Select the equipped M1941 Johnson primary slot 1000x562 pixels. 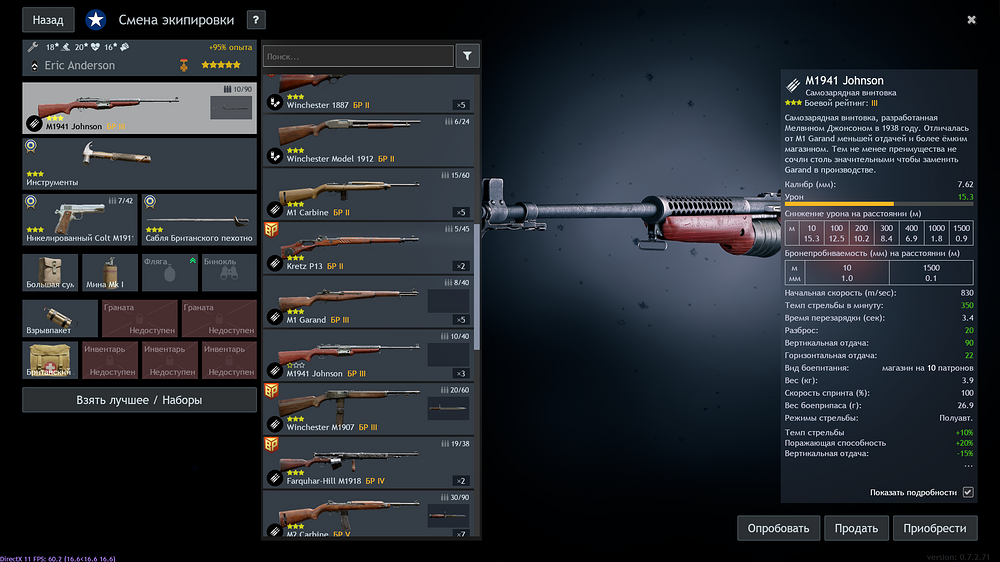tap(139, 109)
